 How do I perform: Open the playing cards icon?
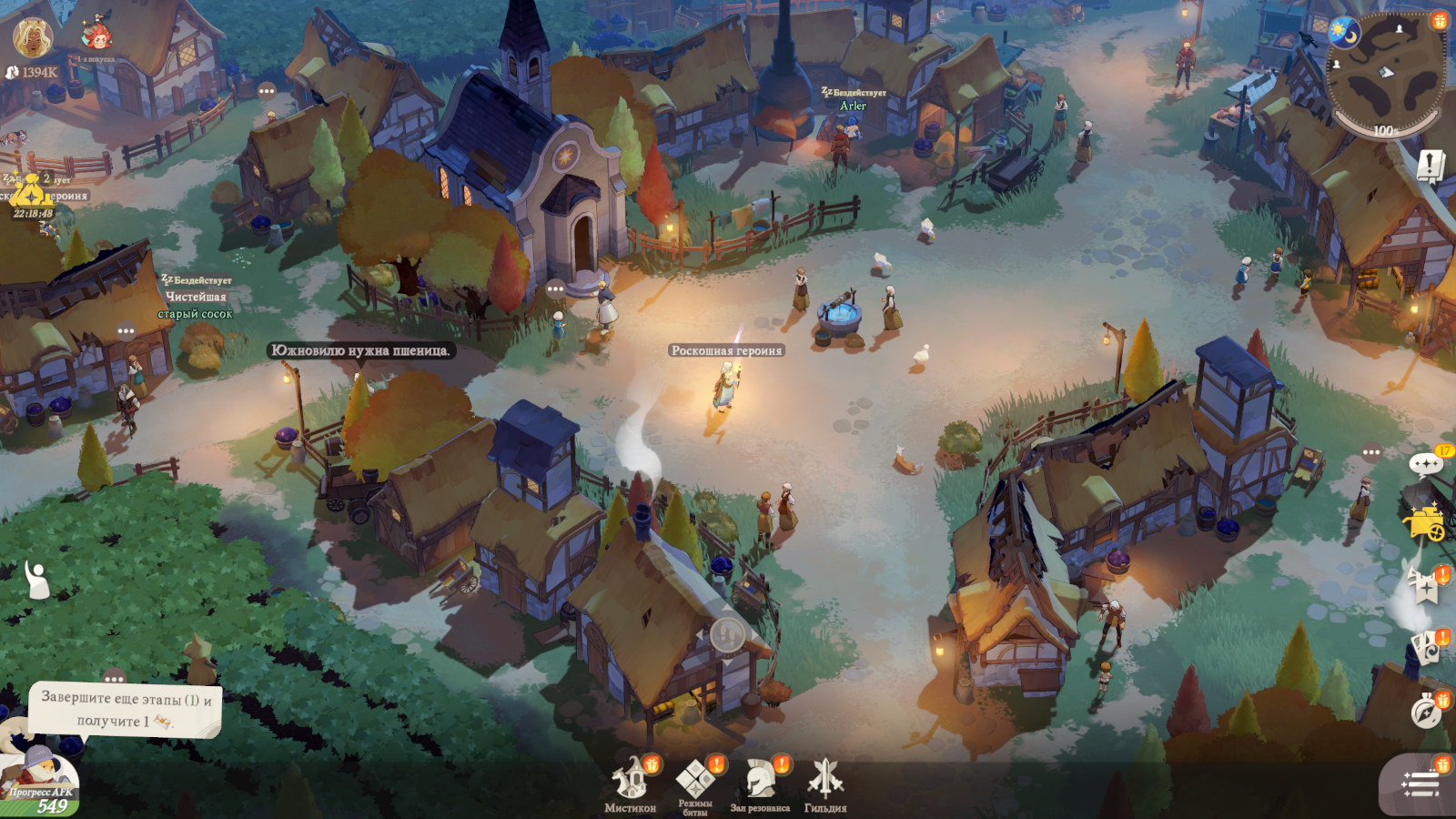click(1425, 647)
